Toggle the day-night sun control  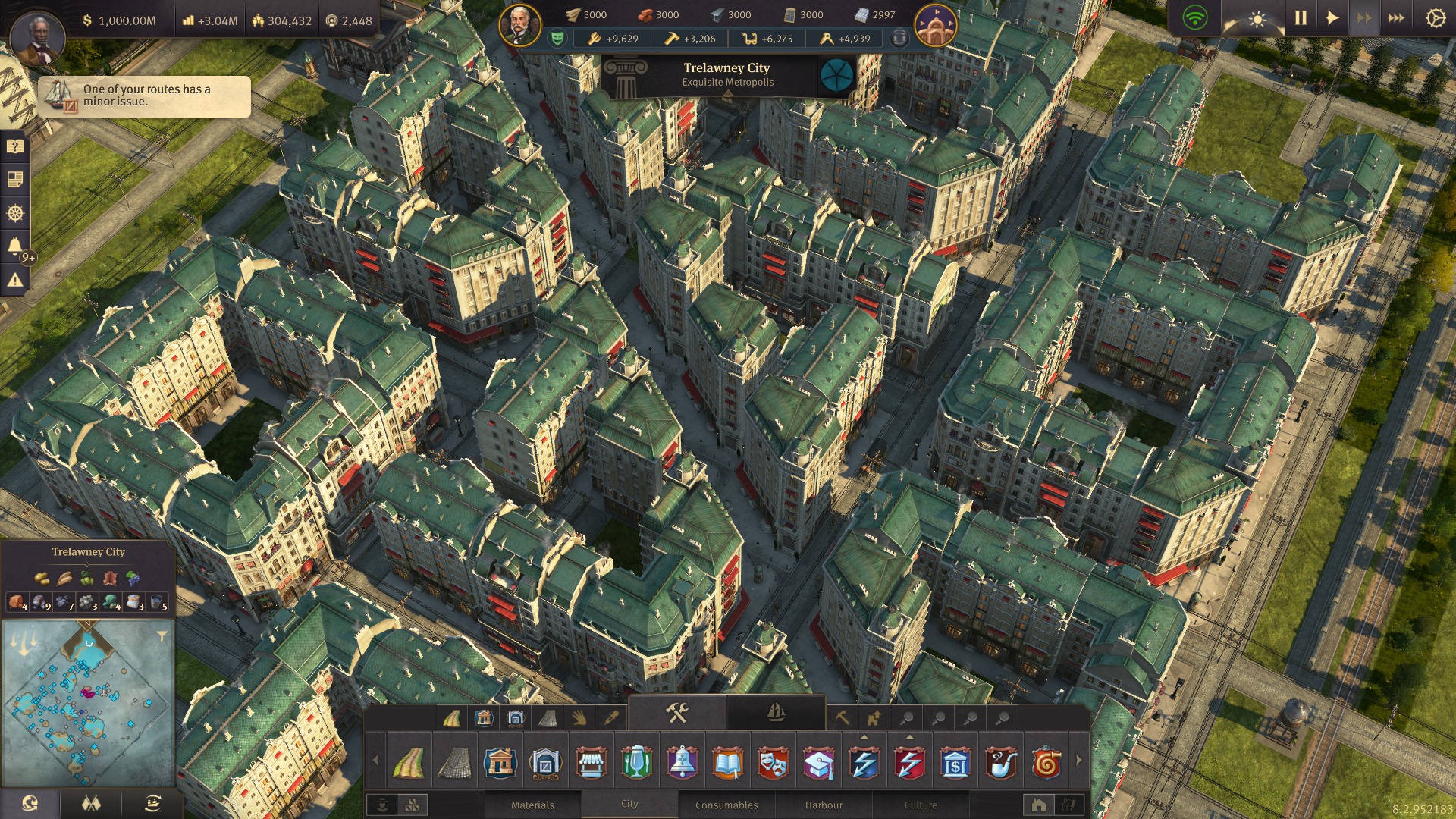pyautogui.click(x=1257, y=20)
